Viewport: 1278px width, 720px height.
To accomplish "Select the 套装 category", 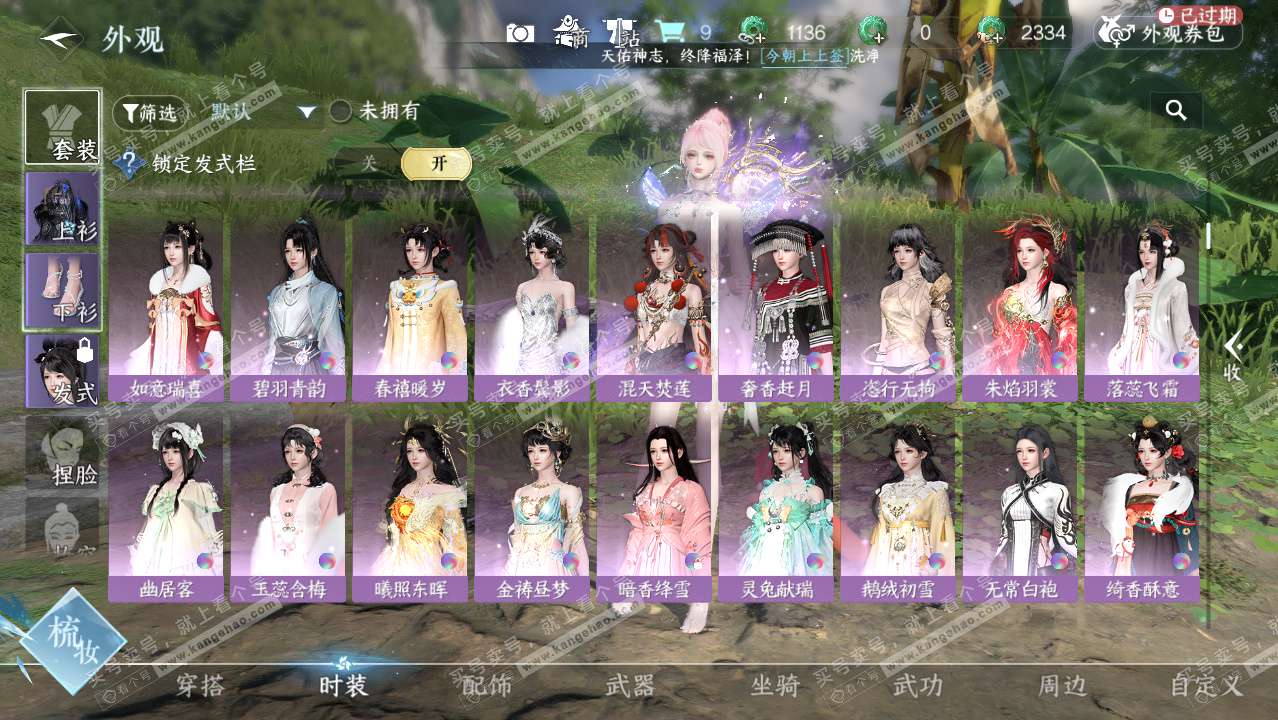I will 62,128.
